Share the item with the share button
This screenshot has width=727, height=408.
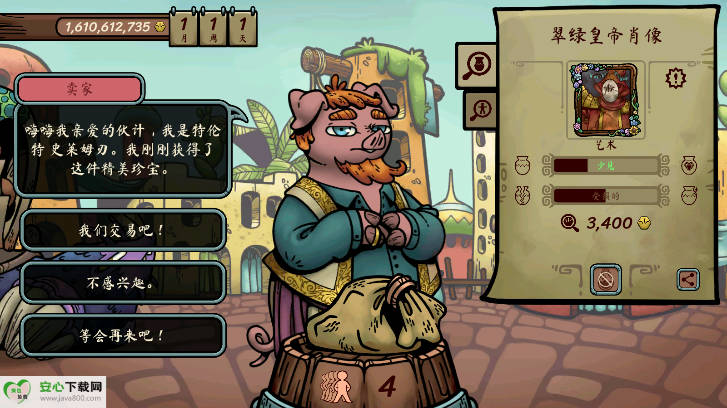(688, 280)
